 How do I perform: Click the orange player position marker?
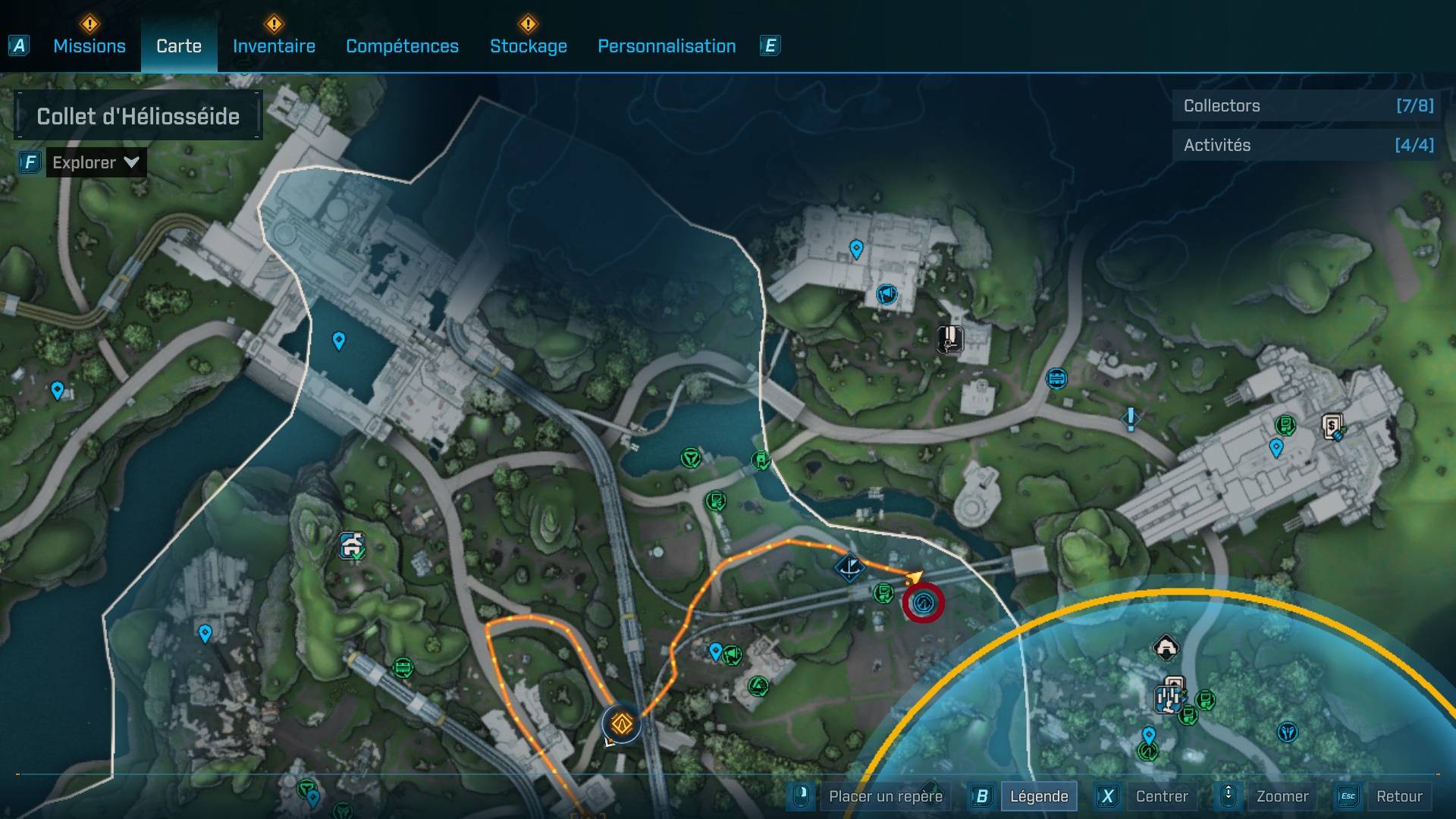622,724
